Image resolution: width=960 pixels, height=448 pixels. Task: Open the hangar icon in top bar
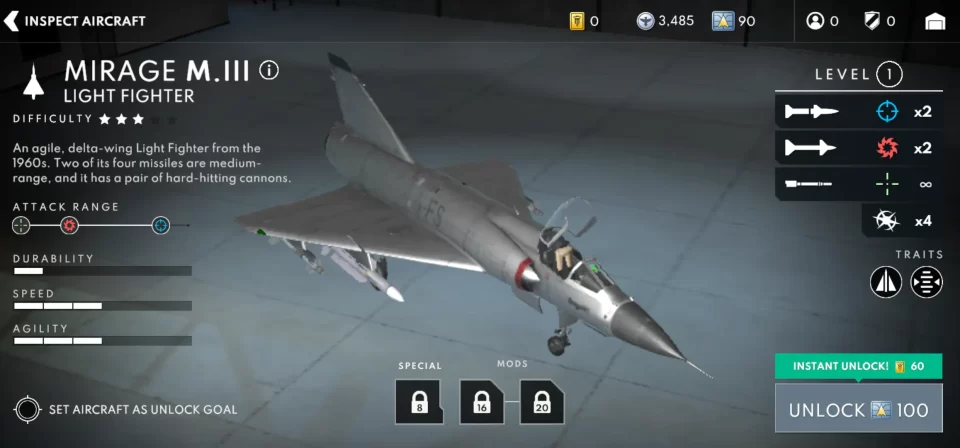point(935,21)
